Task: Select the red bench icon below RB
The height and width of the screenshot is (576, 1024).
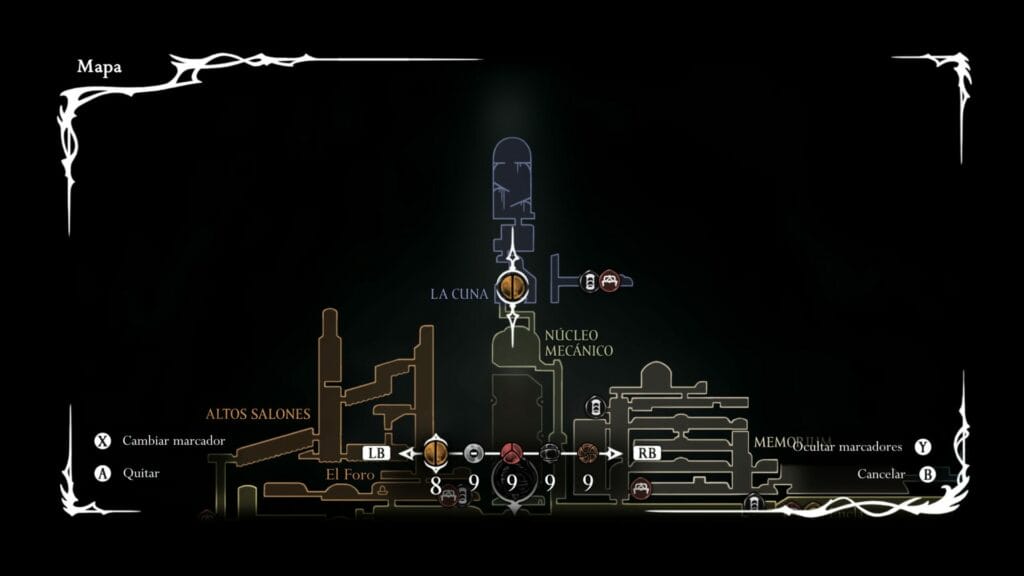Action: [x=641, y=488]
